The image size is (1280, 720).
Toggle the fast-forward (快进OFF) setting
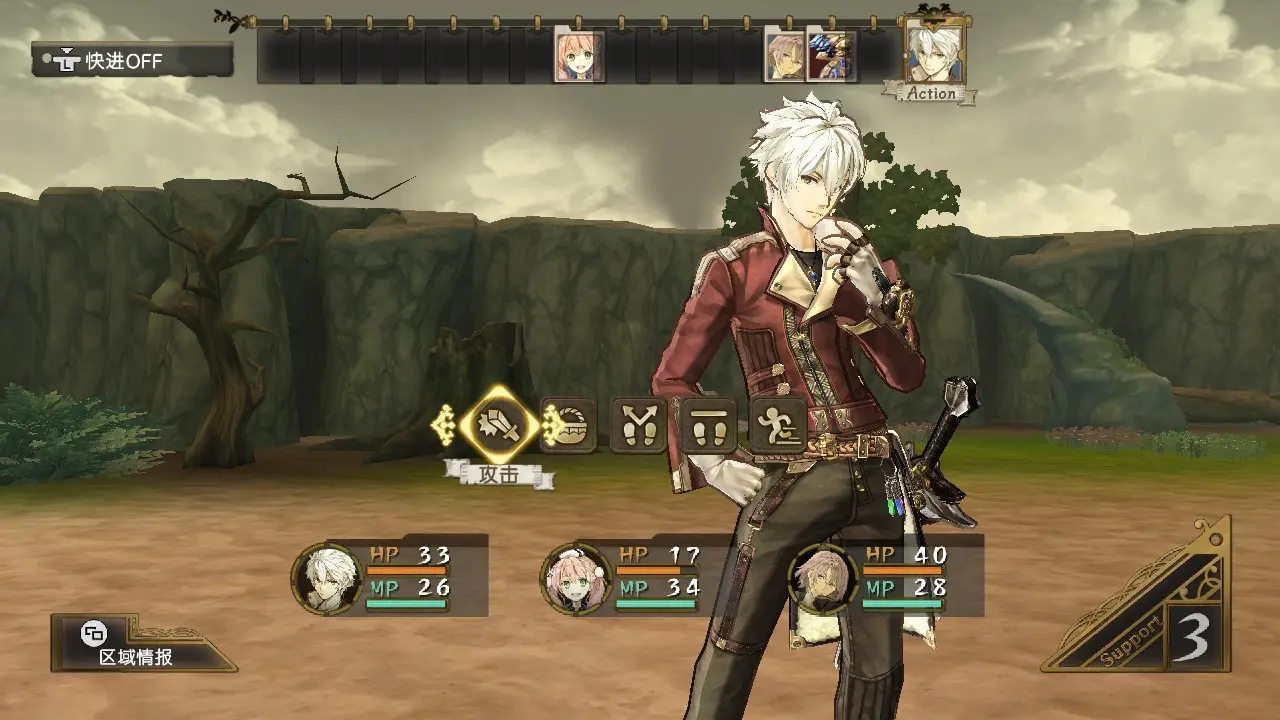(x=132, y=60)
